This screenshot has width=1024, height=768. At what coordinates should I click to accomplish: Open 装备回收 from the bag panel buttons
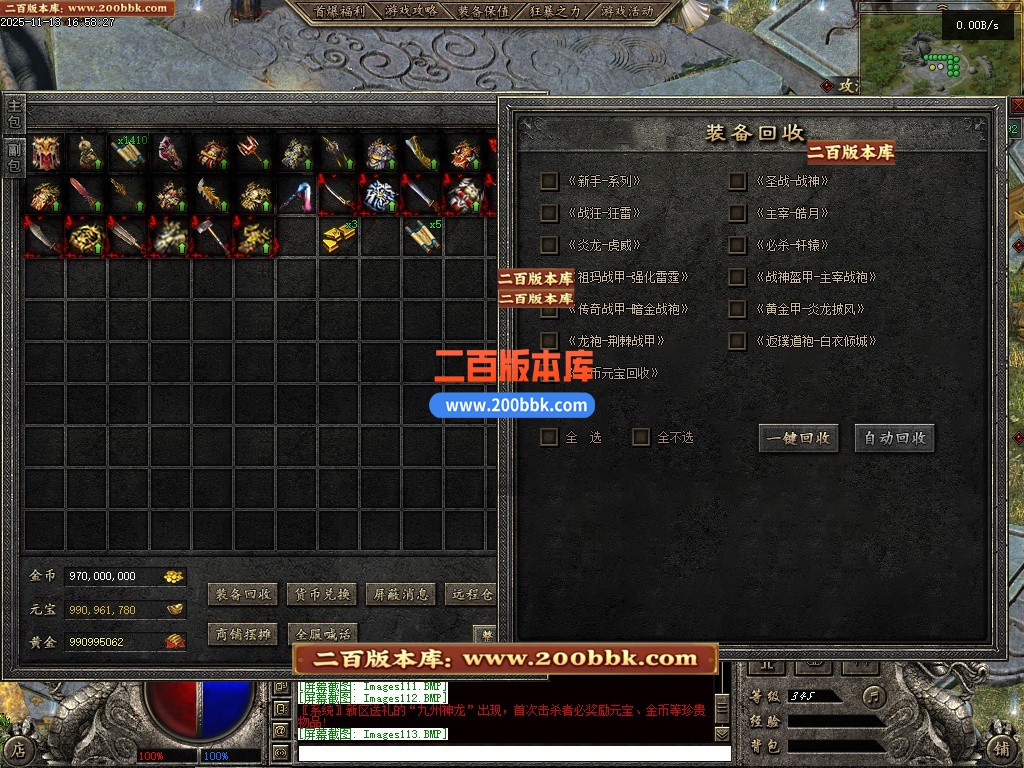click(243, 594)
